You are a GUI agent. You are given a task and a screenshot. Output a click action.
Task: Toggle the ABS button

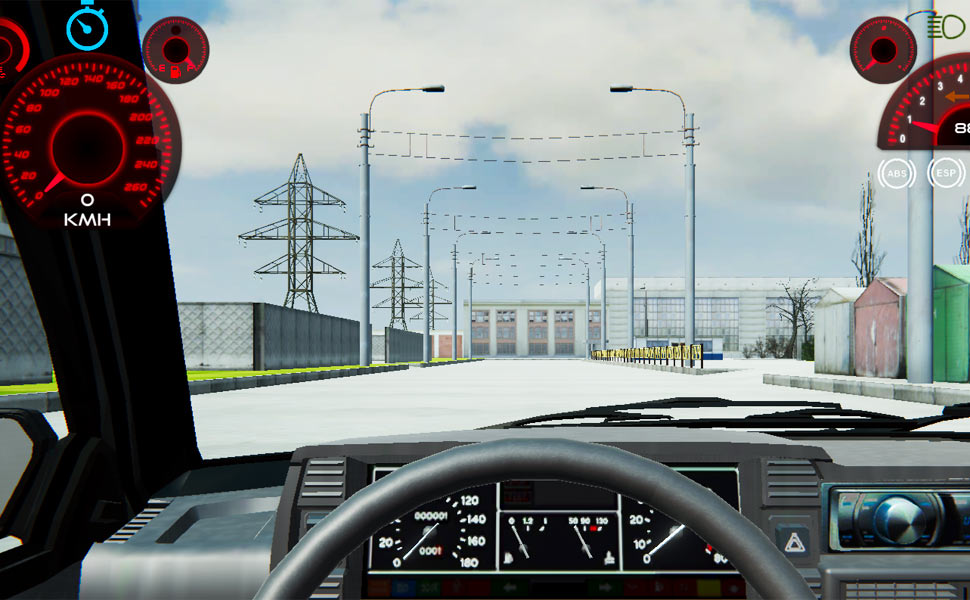point(897,174)
